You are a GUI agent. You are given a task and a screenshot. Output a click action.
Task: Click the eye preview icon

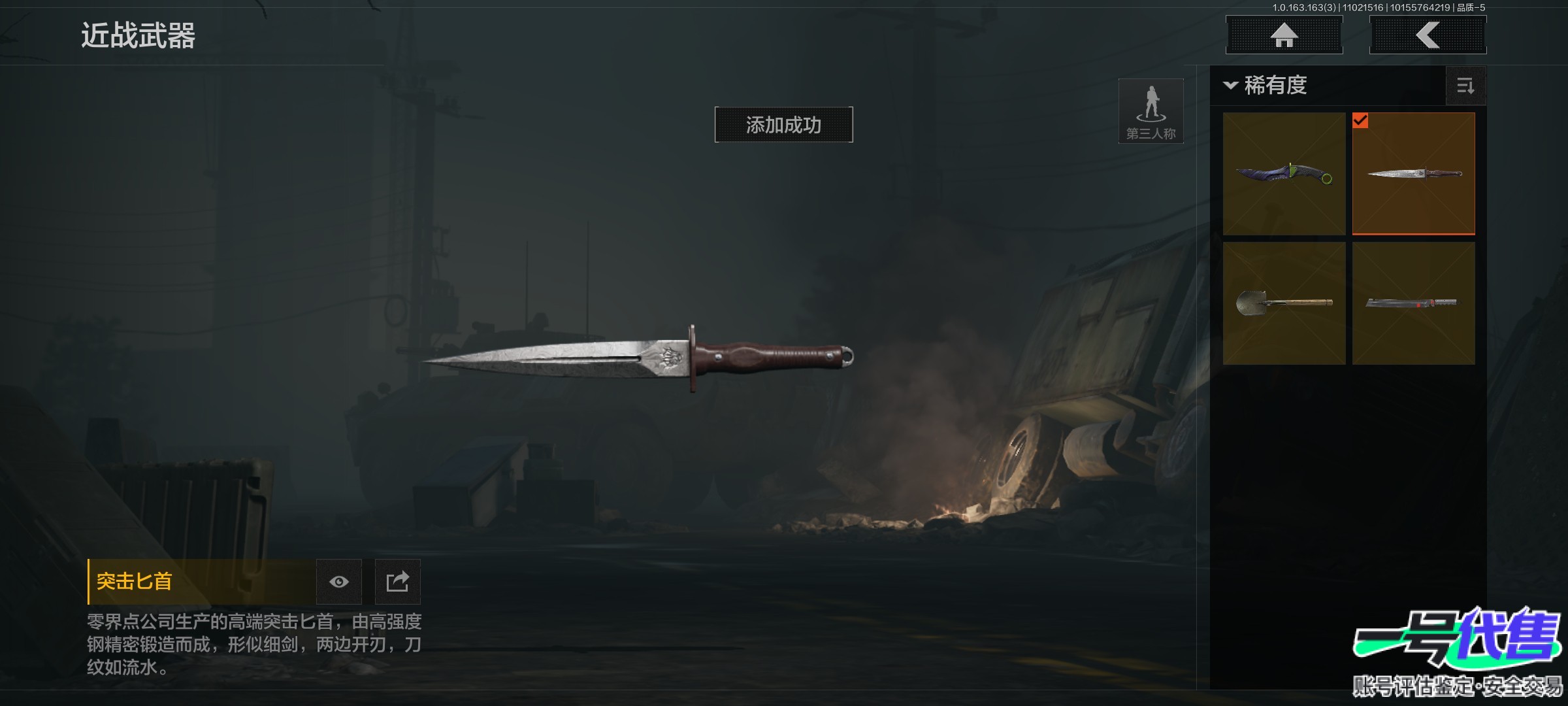coord(338,582)
